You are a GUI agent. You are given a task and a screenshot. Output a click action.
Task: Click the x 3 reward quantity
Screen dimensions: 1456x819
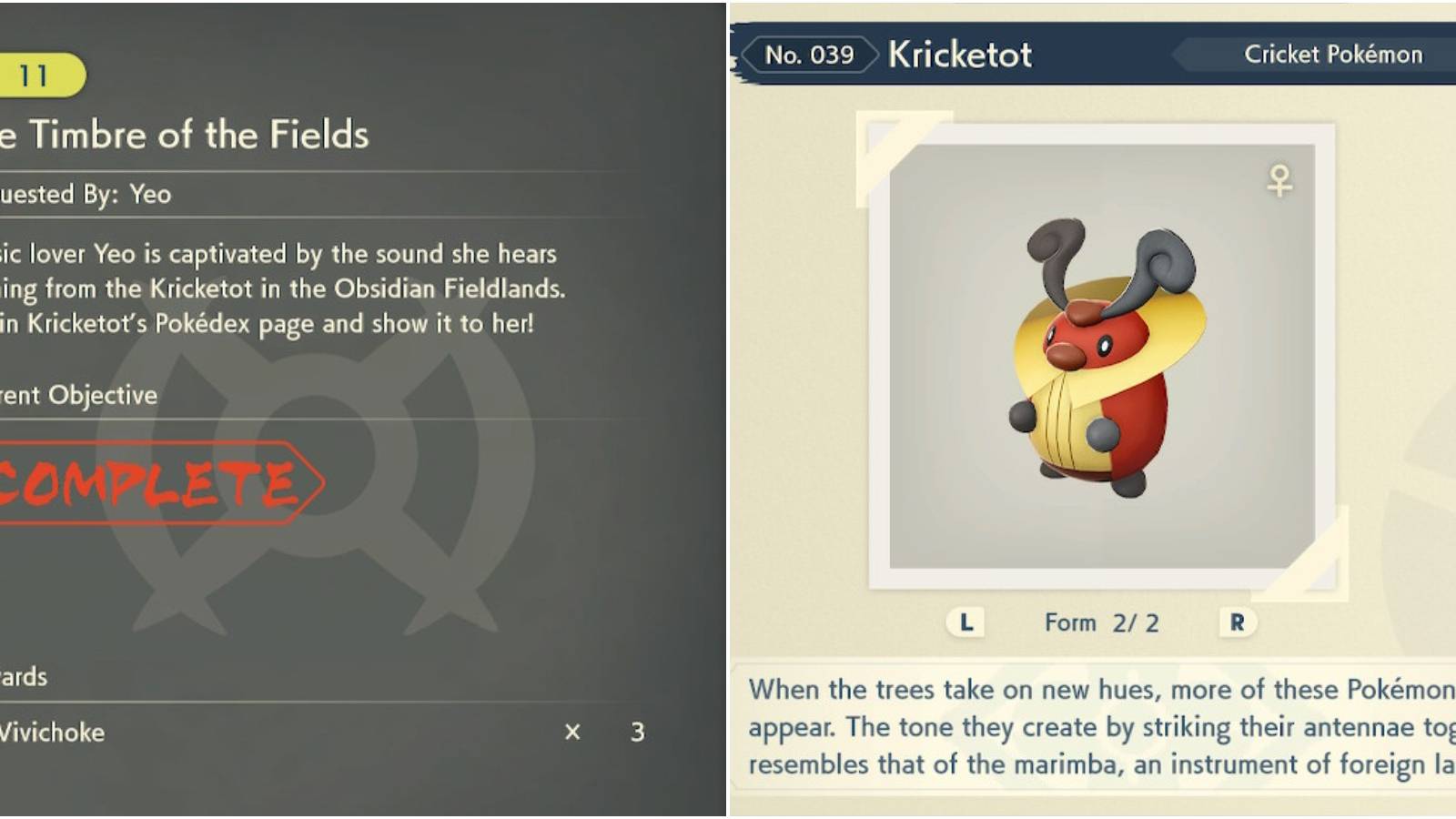click(x=605, y=731)
